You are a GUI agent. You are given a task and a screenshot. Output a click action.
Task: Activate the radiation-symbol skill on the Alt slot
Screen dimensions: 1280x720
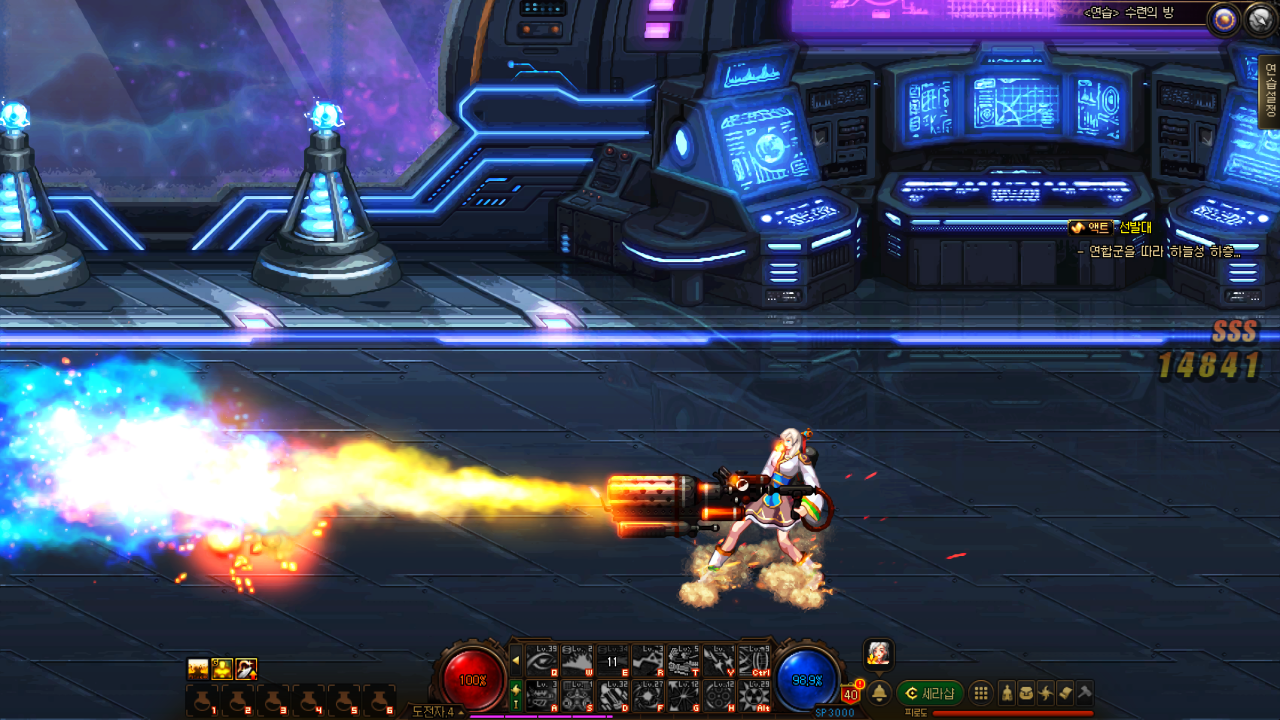coord(753,695)
